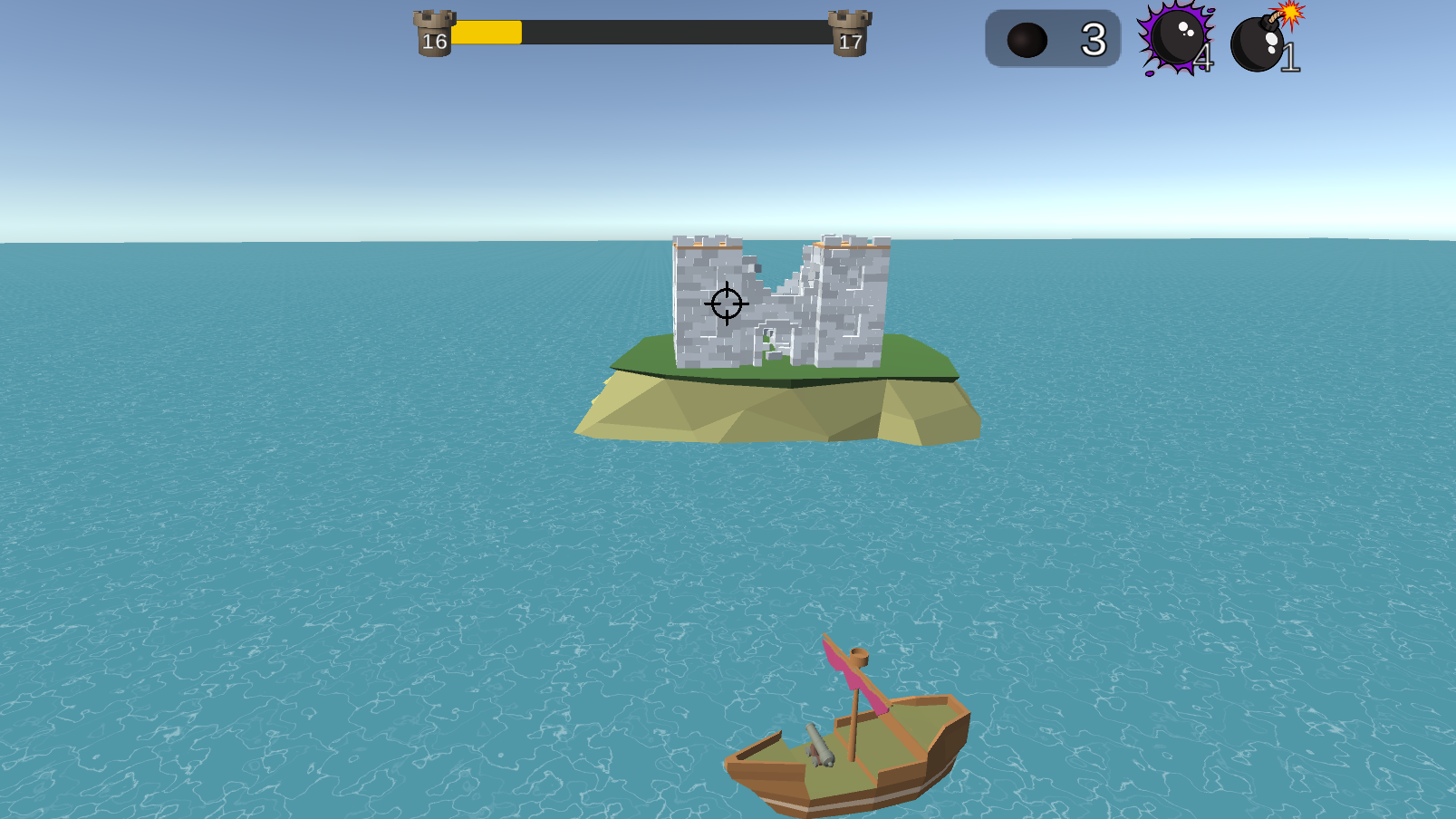Click the empty black section of the progress bar

(x=680, y=32)
